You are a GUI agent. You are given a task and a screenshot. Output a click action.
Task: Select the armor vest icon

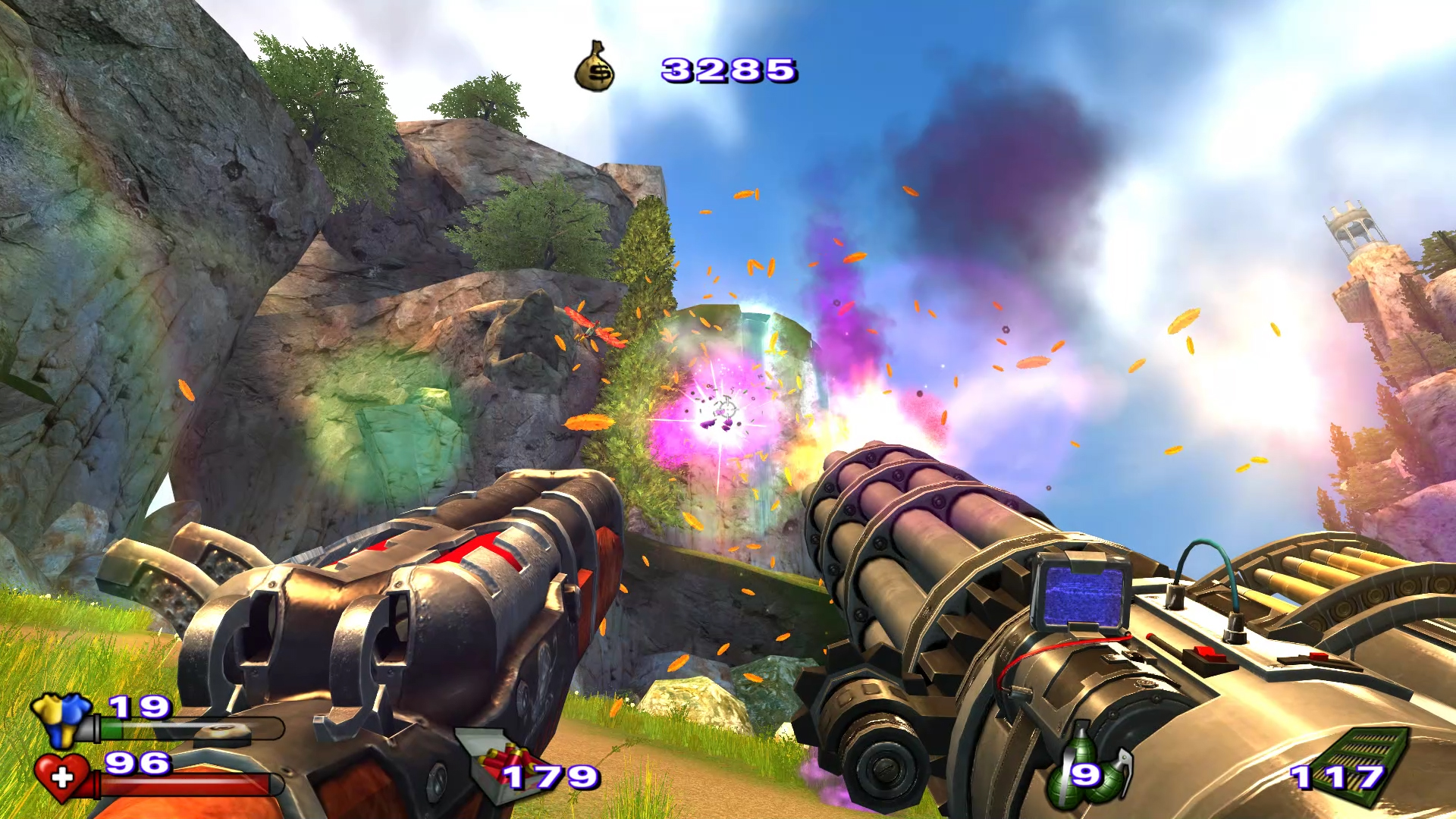click(62, 717)
